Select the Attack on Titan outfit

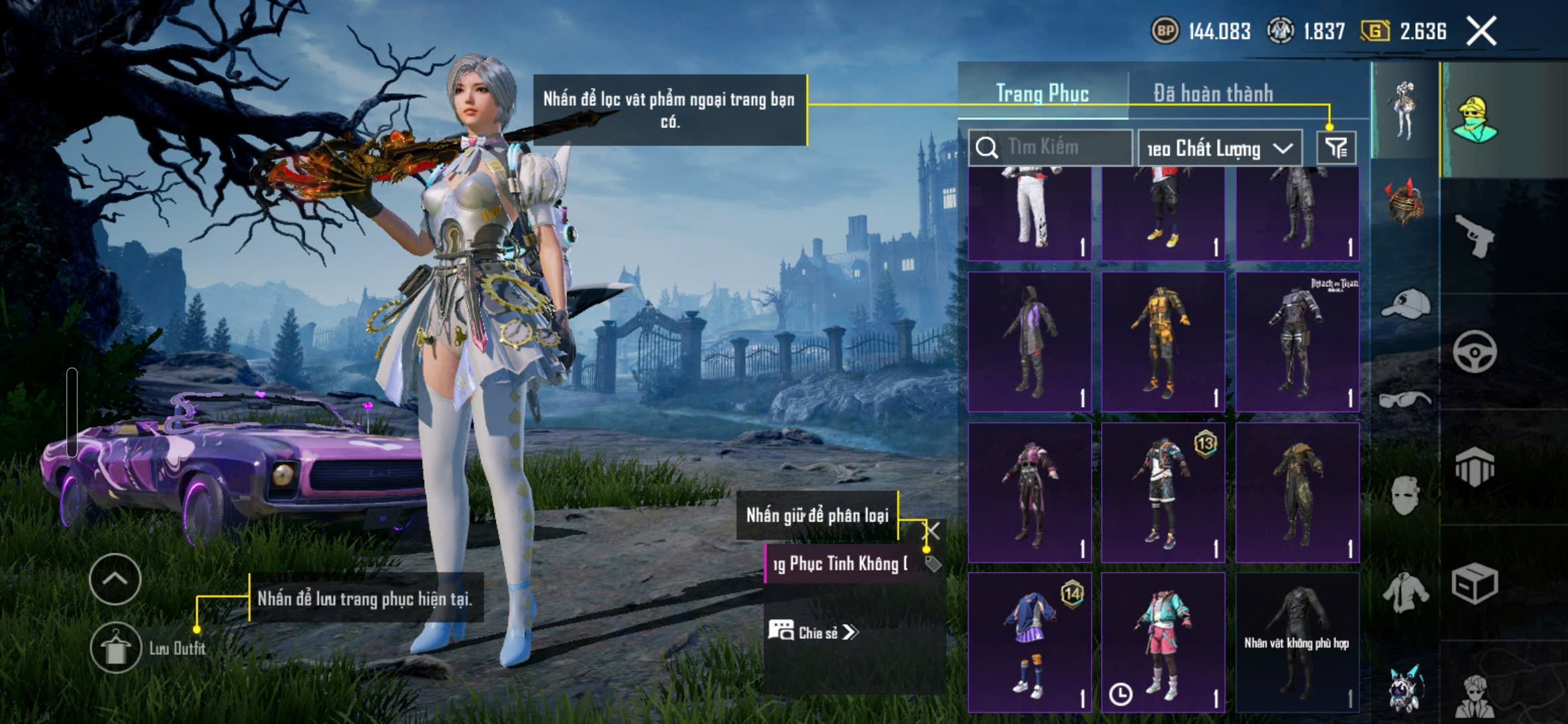(1297, 342)
